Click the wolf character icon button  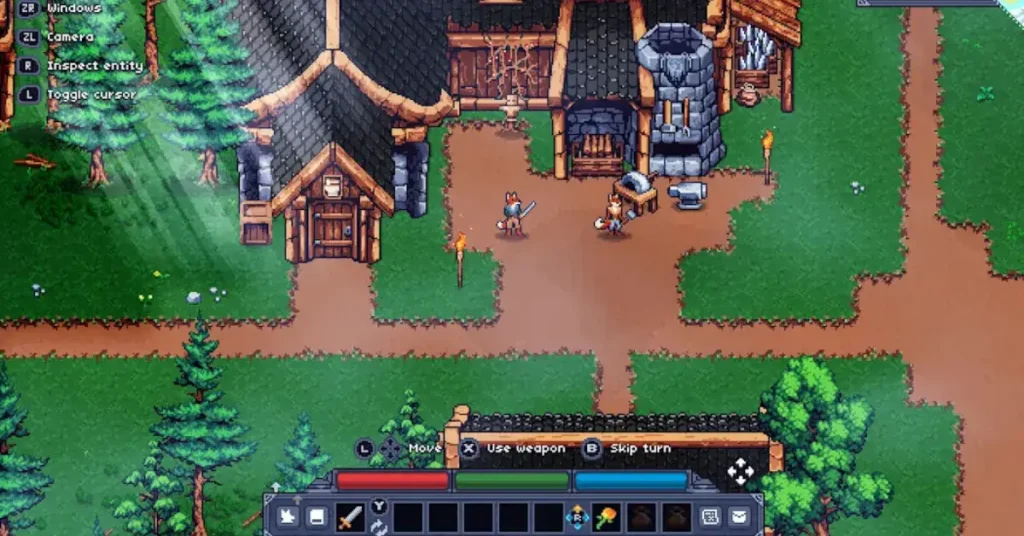[x=286, y=517]
